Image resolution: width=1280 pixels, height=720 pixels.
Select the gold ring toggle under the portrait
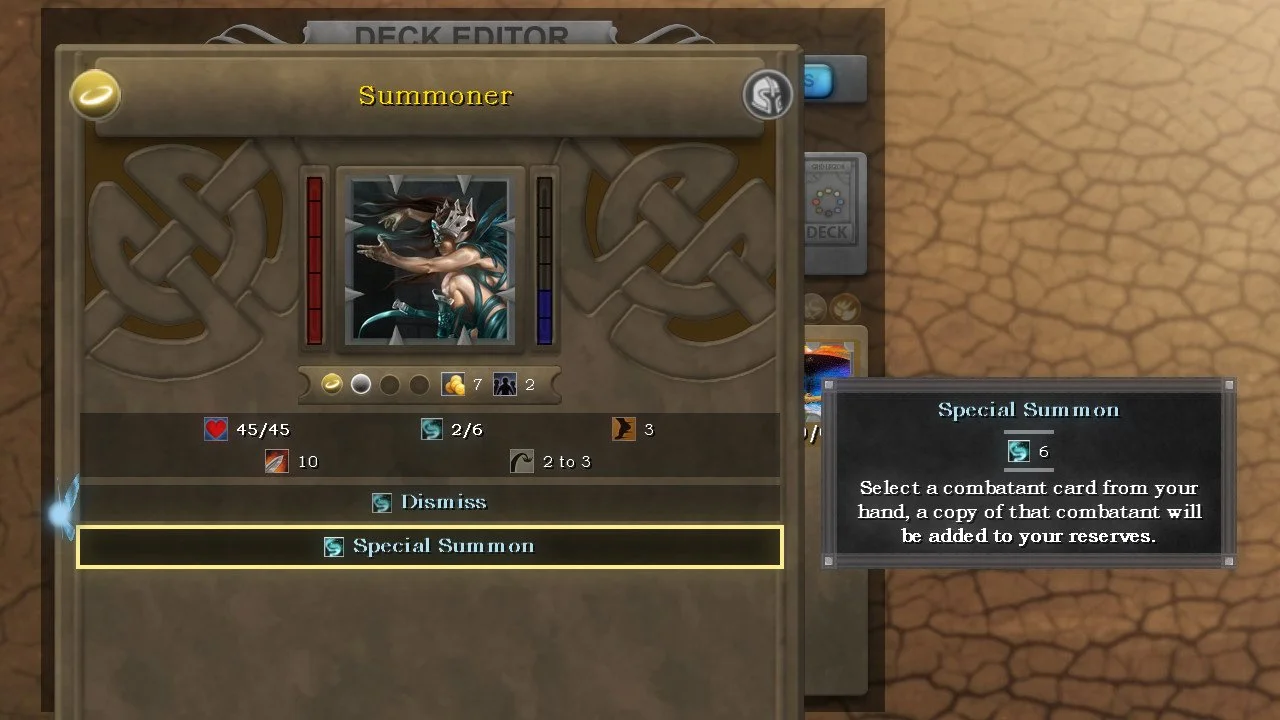point(330,384)
